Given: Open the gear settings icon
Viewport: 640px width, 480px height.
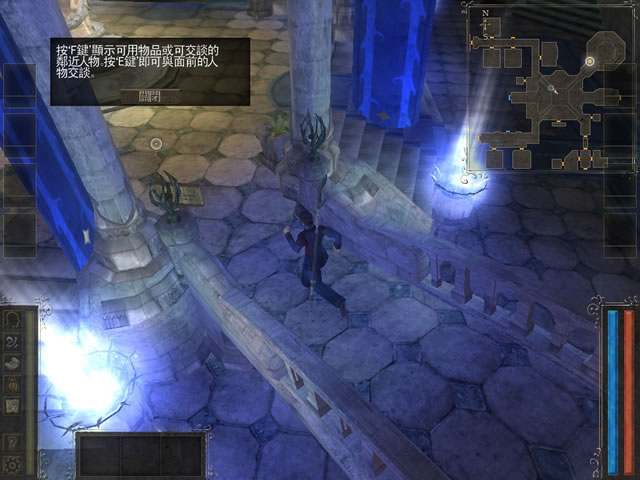Looking at the screenshot, I should coord(13,462).
